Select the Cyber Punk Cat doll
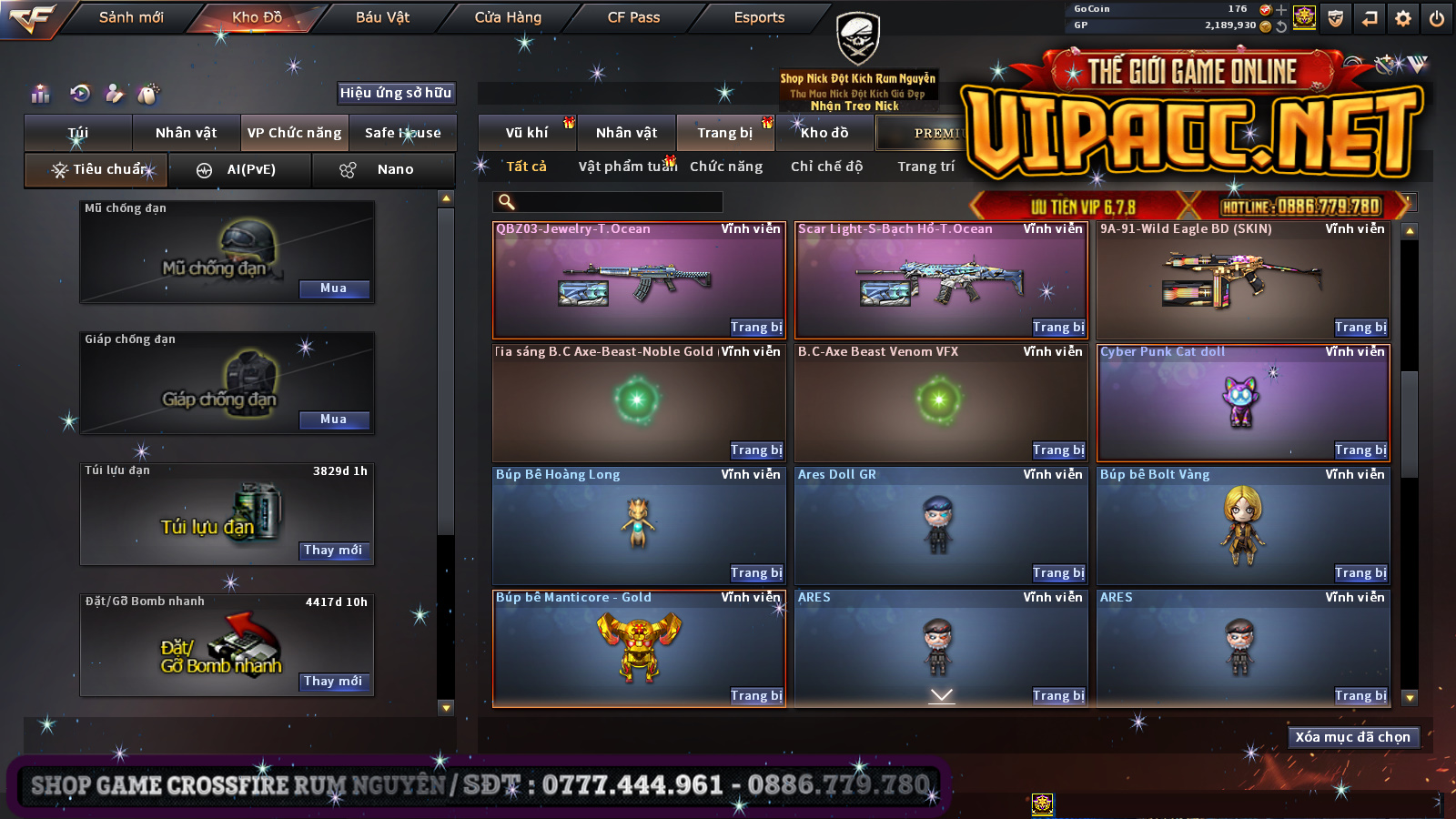 tap(1242, 400)
